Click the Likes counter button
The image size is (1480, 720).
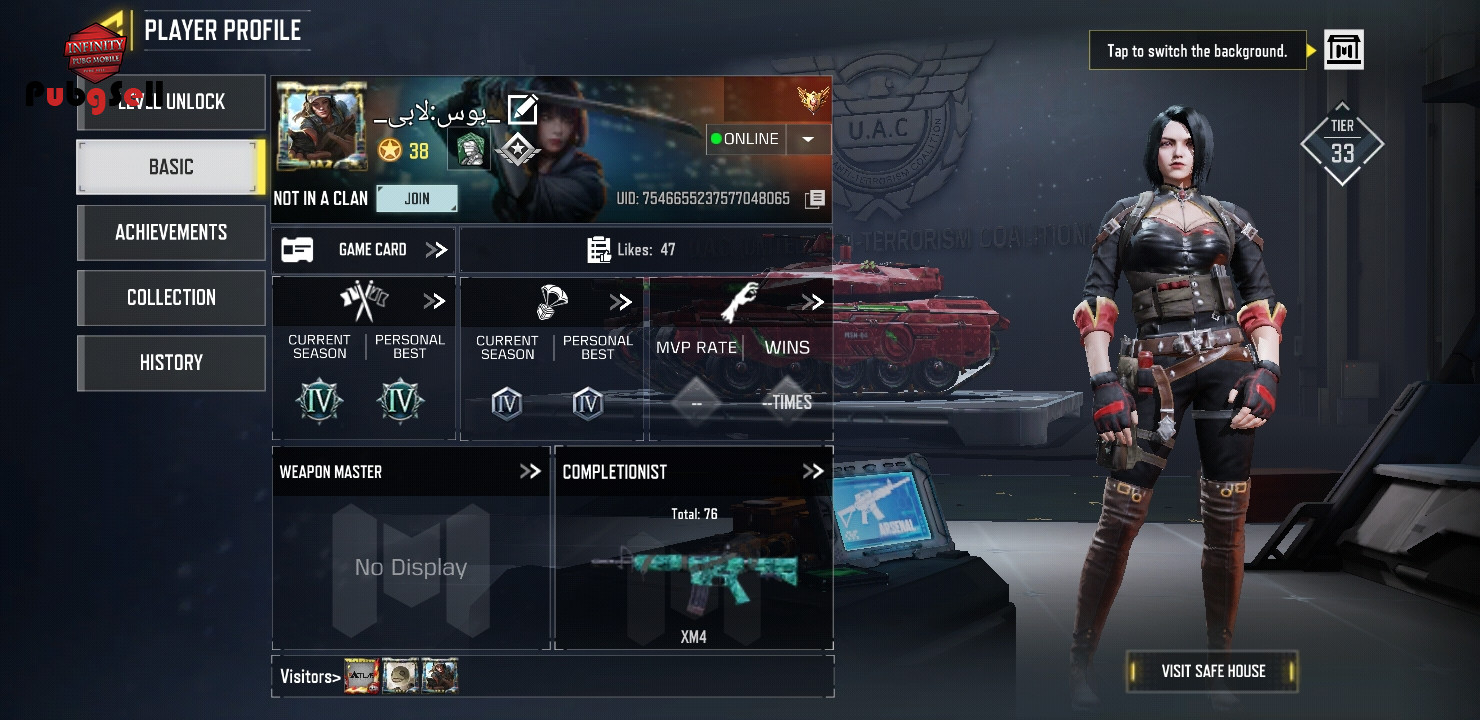coord(645,250)
